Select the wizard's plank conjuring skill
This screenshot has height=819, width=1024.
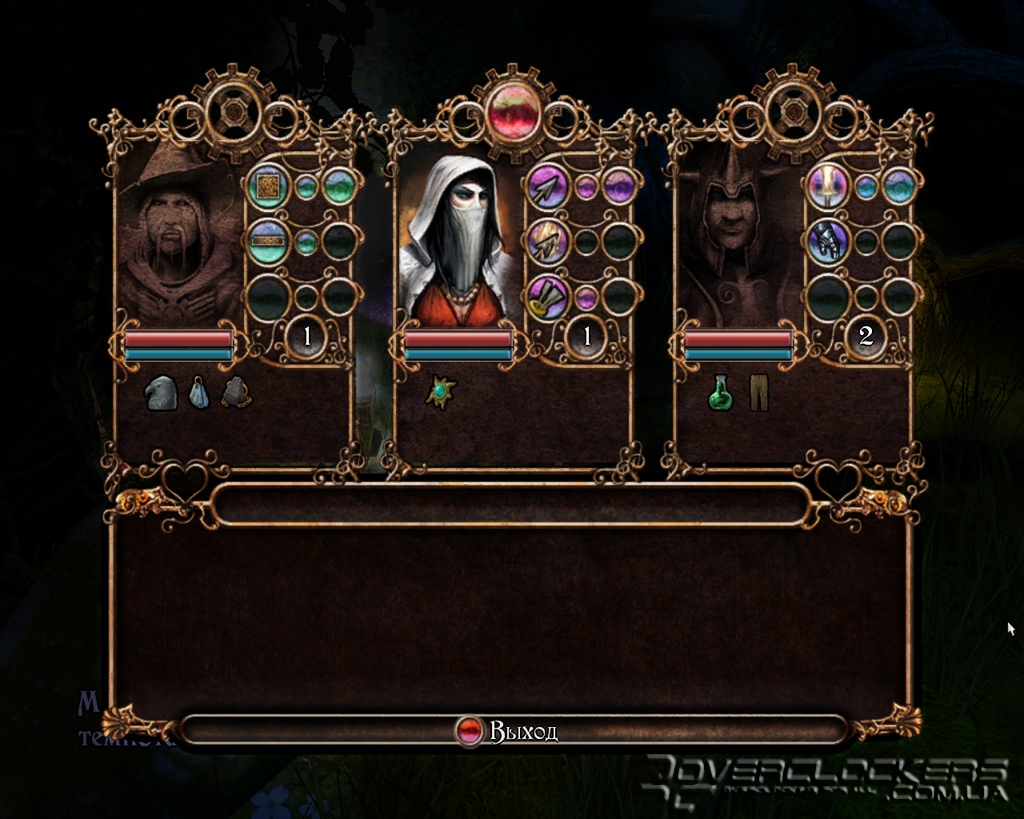(x=268, y=241)
